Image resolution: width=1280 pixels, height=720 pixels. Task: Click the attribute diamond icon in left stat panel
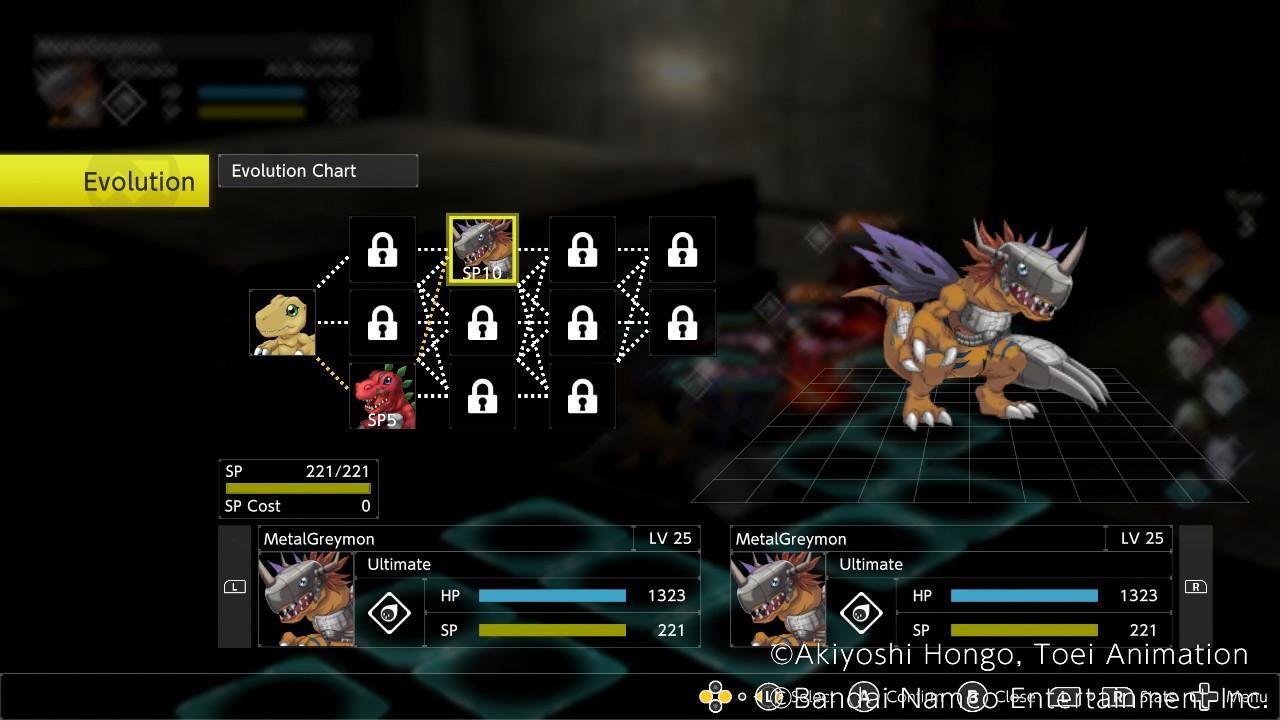(389, 612)
